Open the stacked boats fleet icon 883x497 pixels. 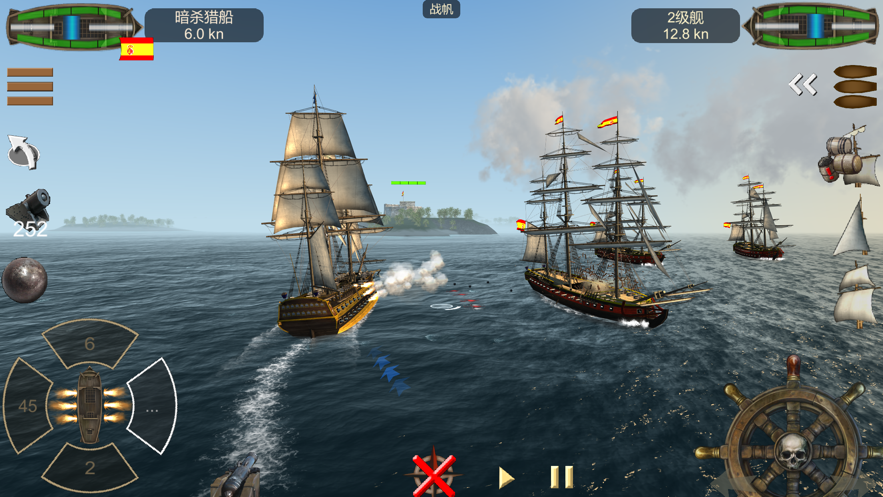855,87
